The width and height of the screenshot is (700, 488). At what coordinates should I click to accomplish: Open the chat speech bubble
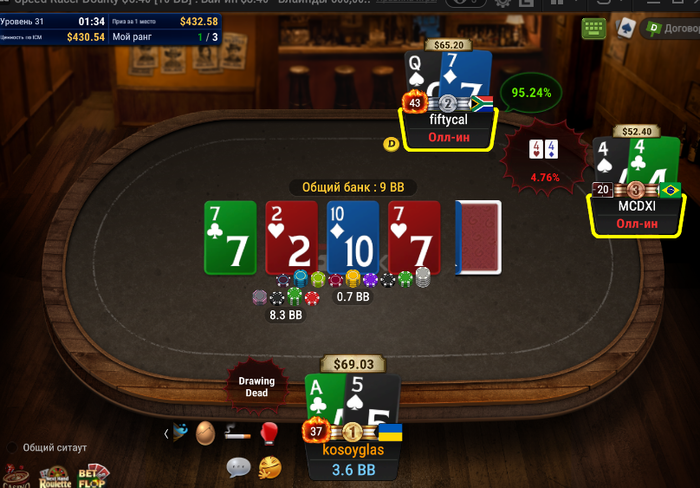(238, 466)
